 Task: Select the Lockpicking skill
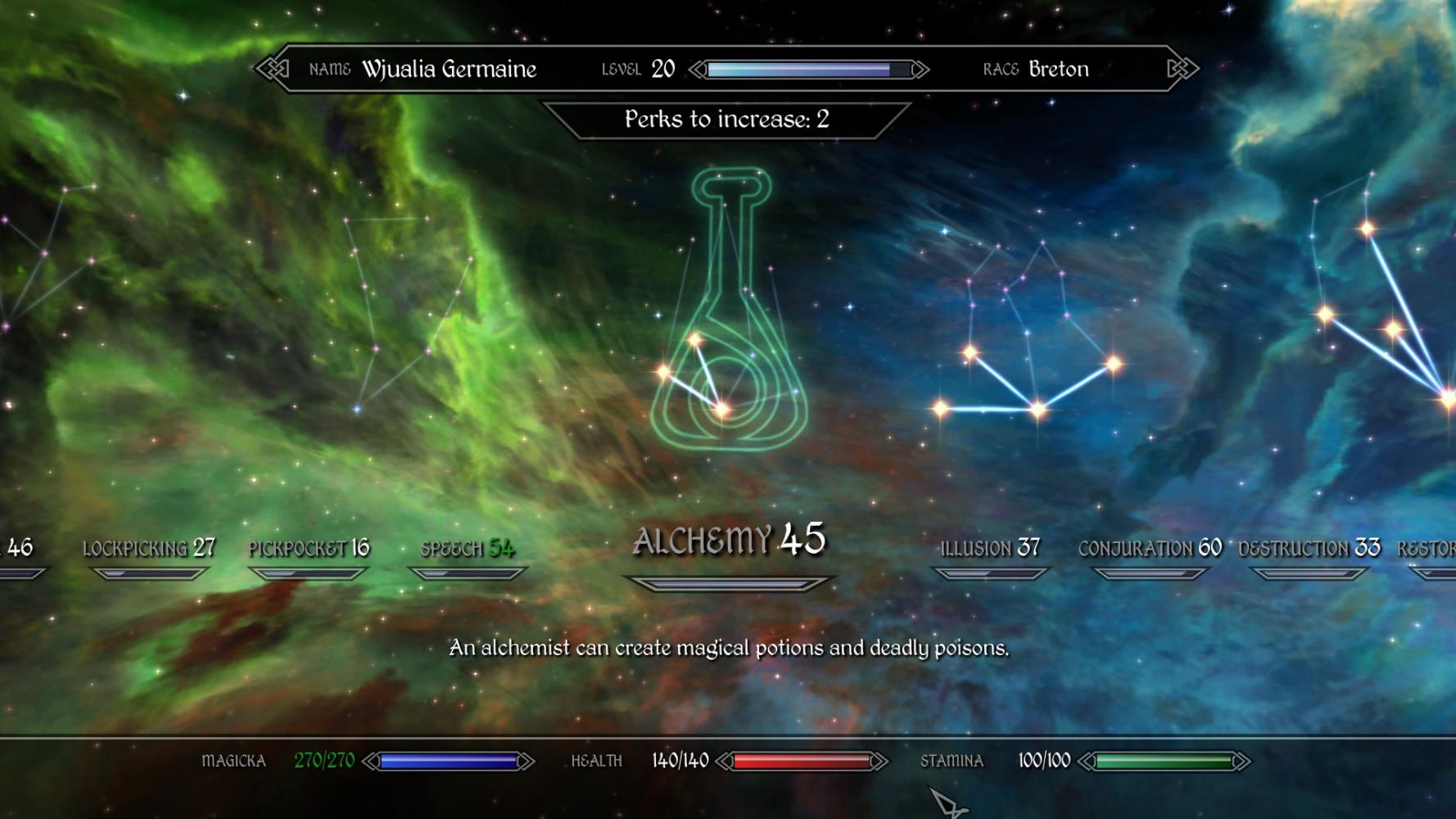(x=148, y=549)
